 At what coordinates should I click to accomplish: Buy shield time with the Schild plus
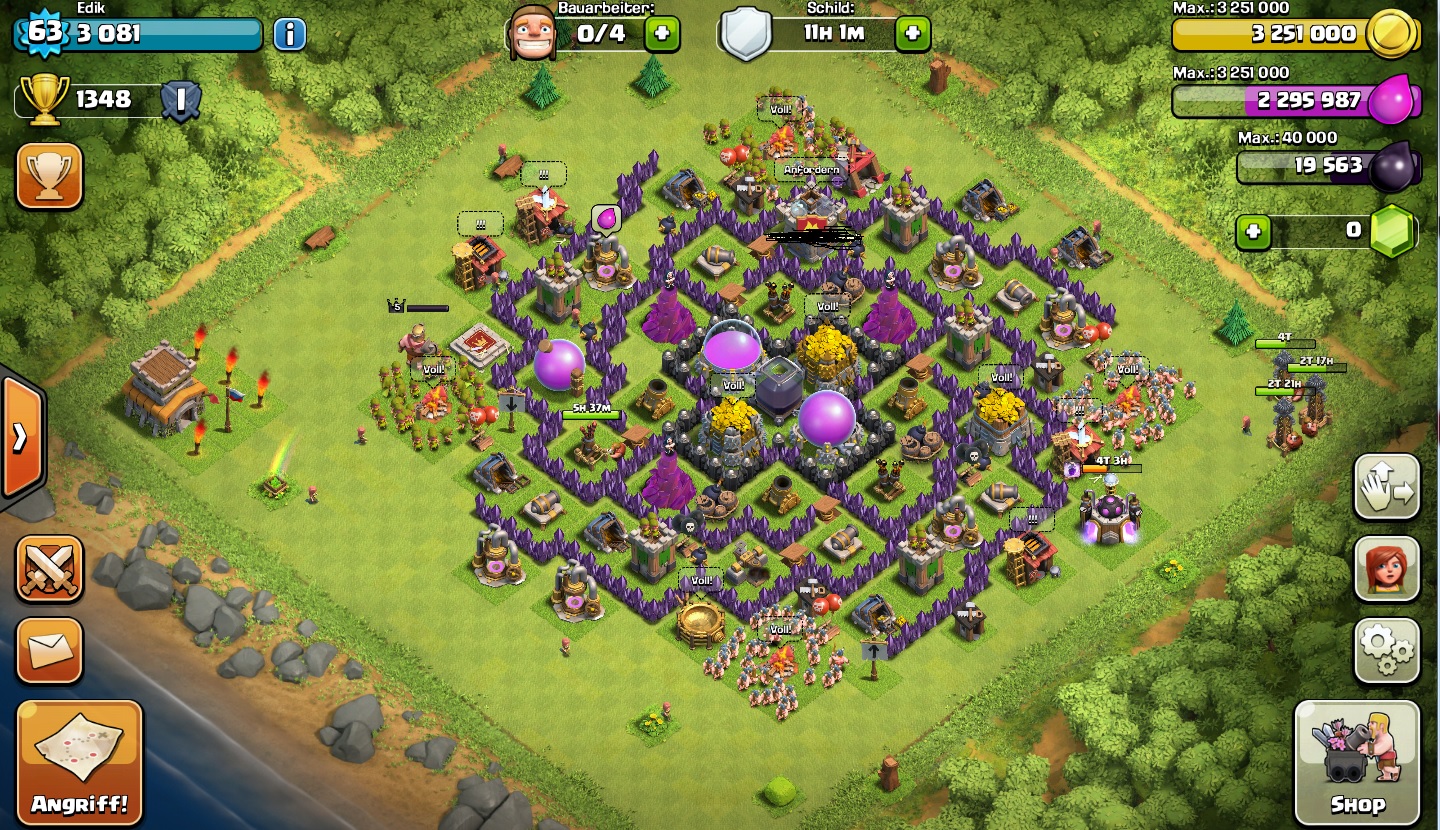911,34
